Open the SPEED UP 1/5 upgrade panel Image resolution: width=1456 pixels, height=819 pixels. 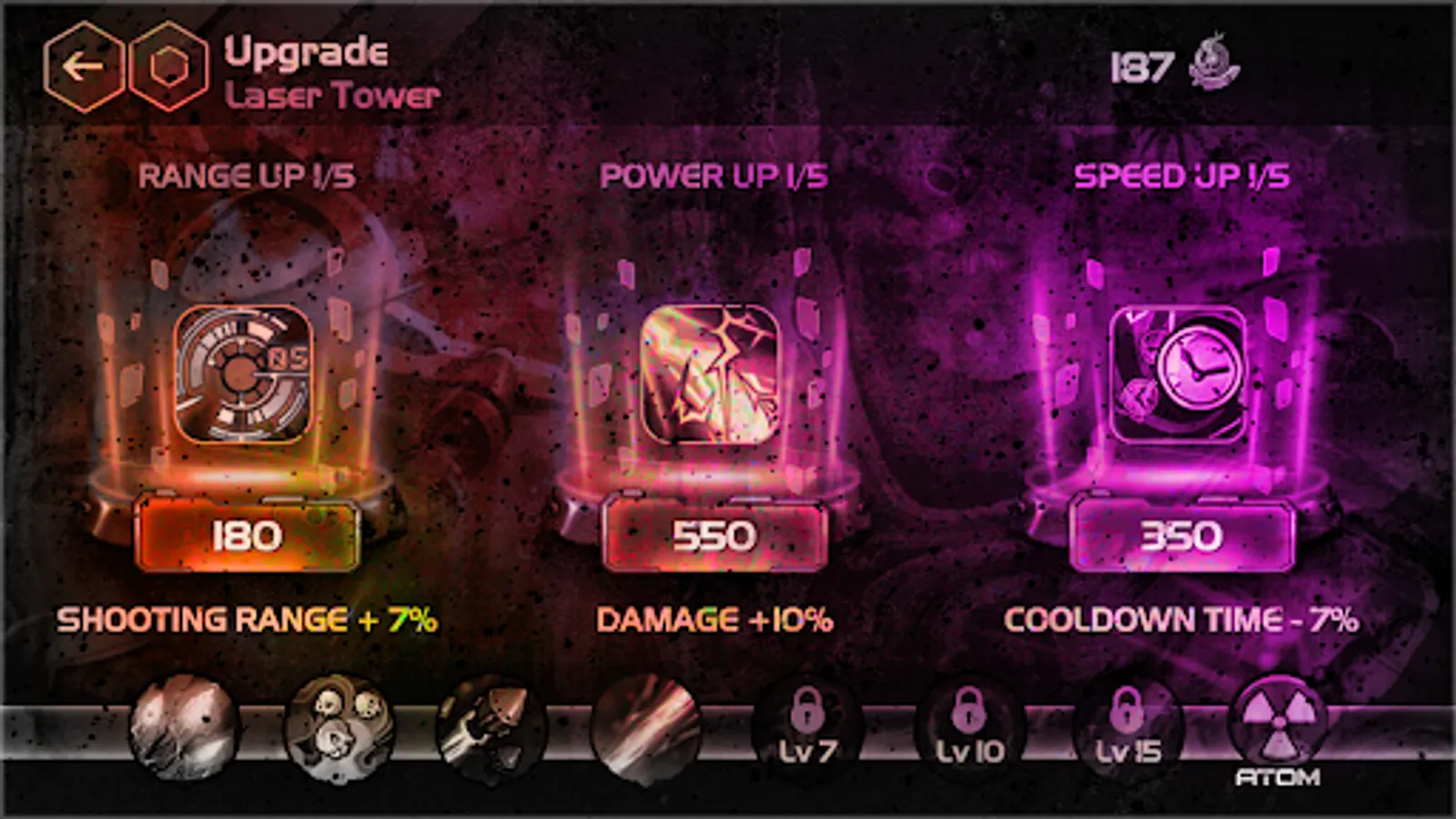[x=1180, y=177]
